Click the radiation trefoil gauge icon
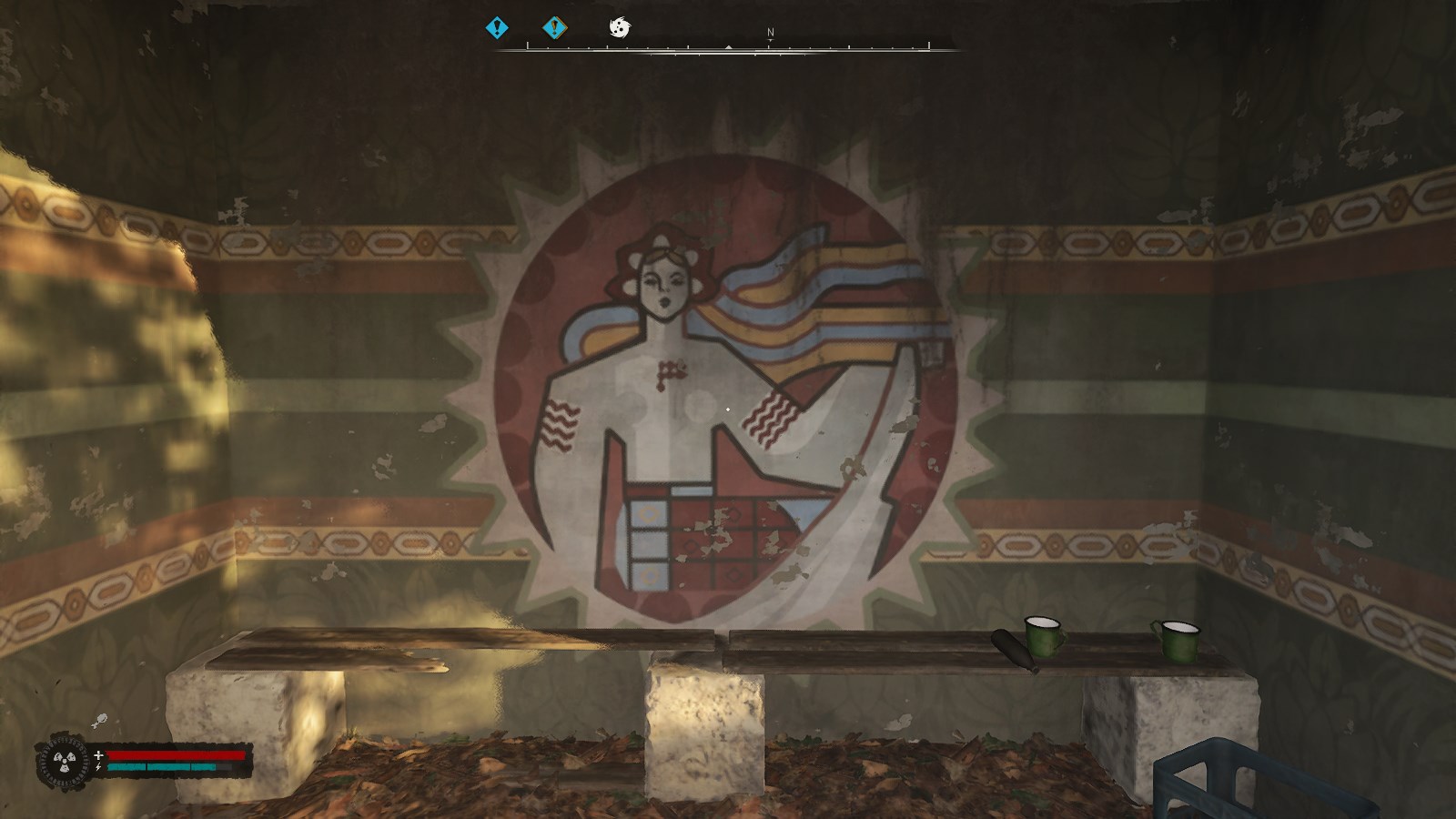This screenshot has width=1456, height=819. 63,761
